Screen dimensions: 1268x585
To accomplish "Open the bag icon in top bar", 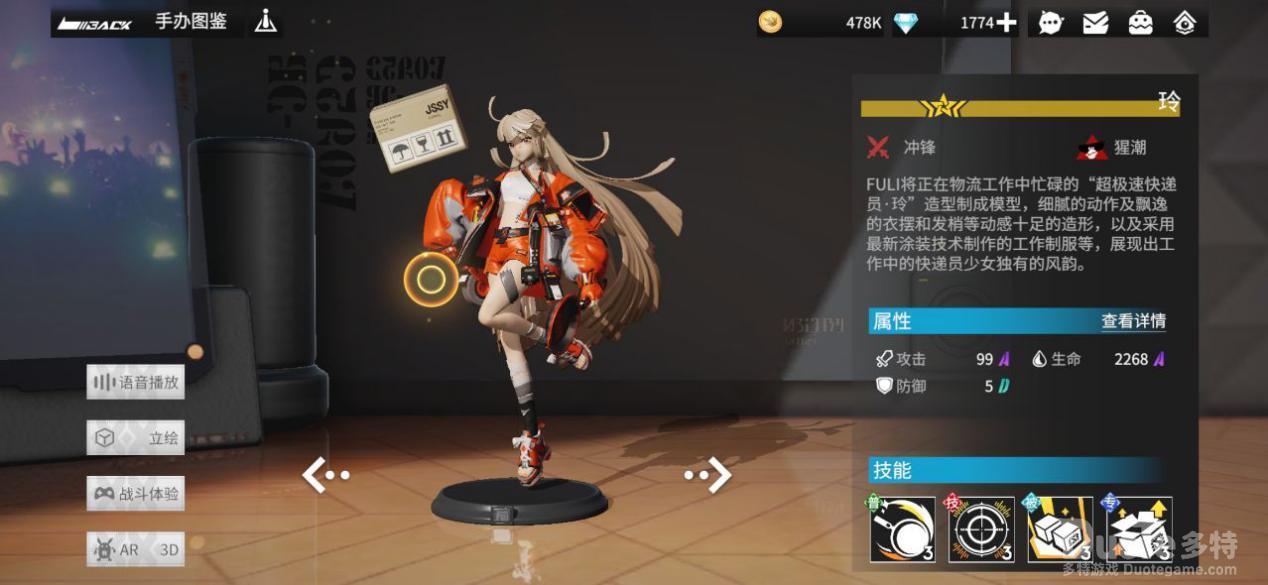I will click(x=1140, y=22).
